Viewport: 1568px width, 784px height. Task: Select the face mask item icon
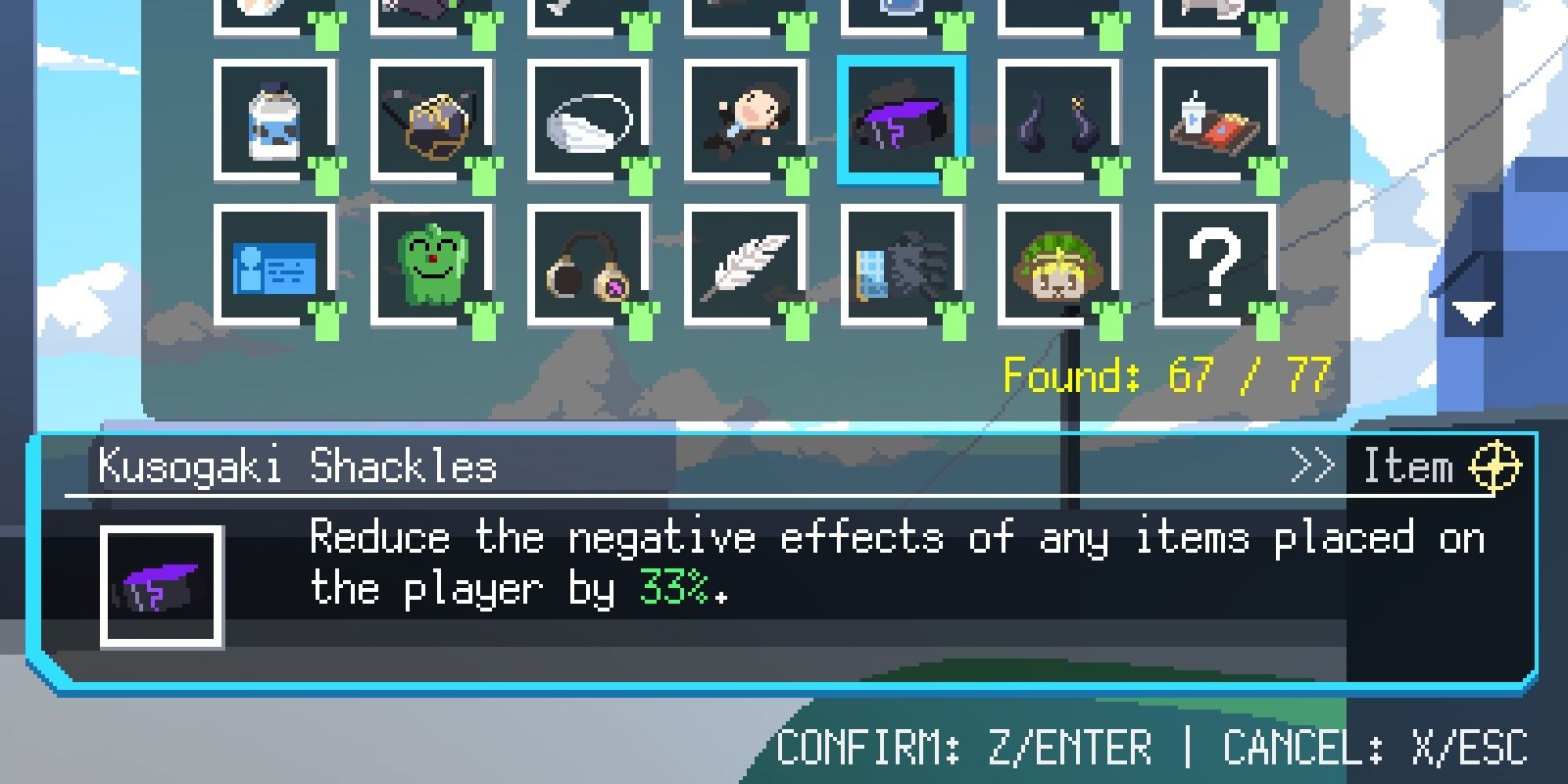click(x=589, y=122)
